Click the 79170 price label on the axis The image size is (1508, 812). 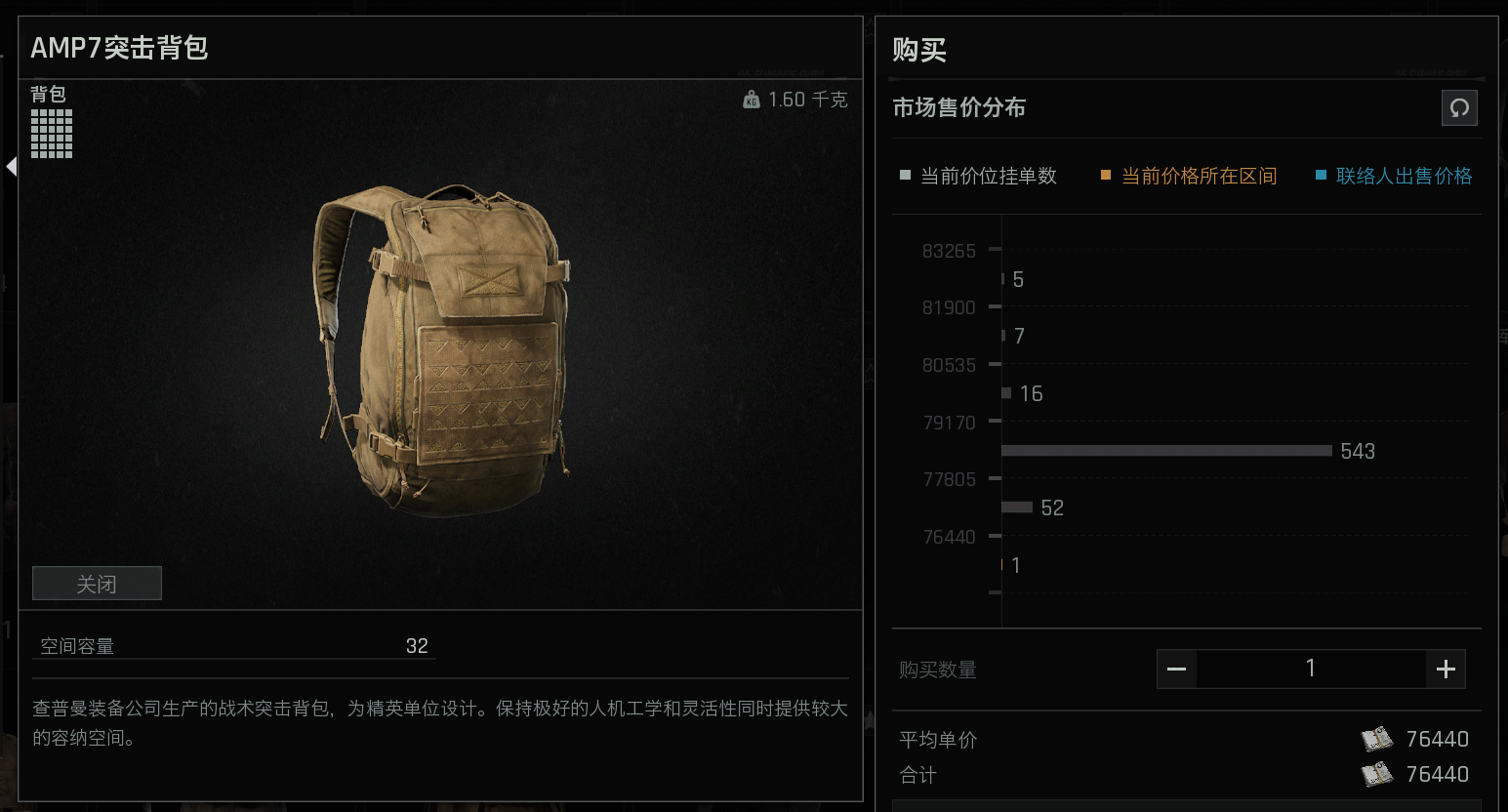pos(948,422)
